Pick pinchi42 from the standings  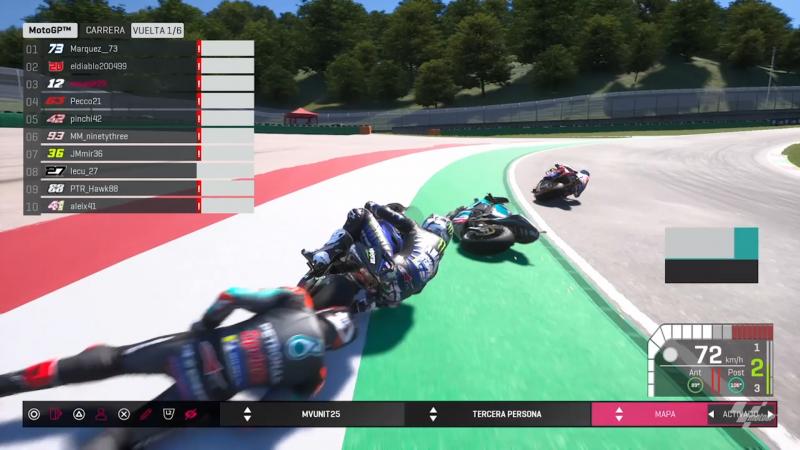point(110,118)
